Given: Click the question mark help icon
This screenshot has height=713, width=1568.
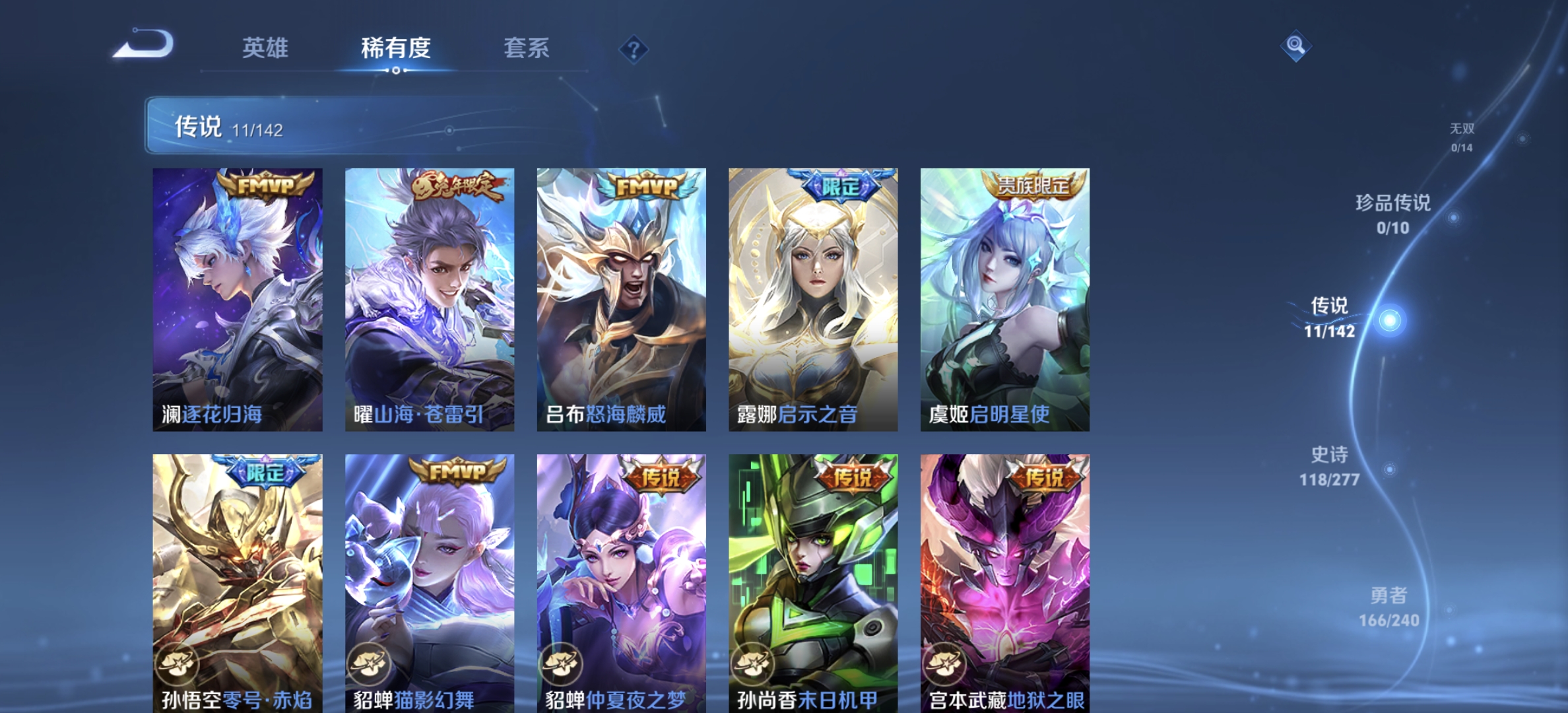Looking at the screenshot, I should point(633,48).
